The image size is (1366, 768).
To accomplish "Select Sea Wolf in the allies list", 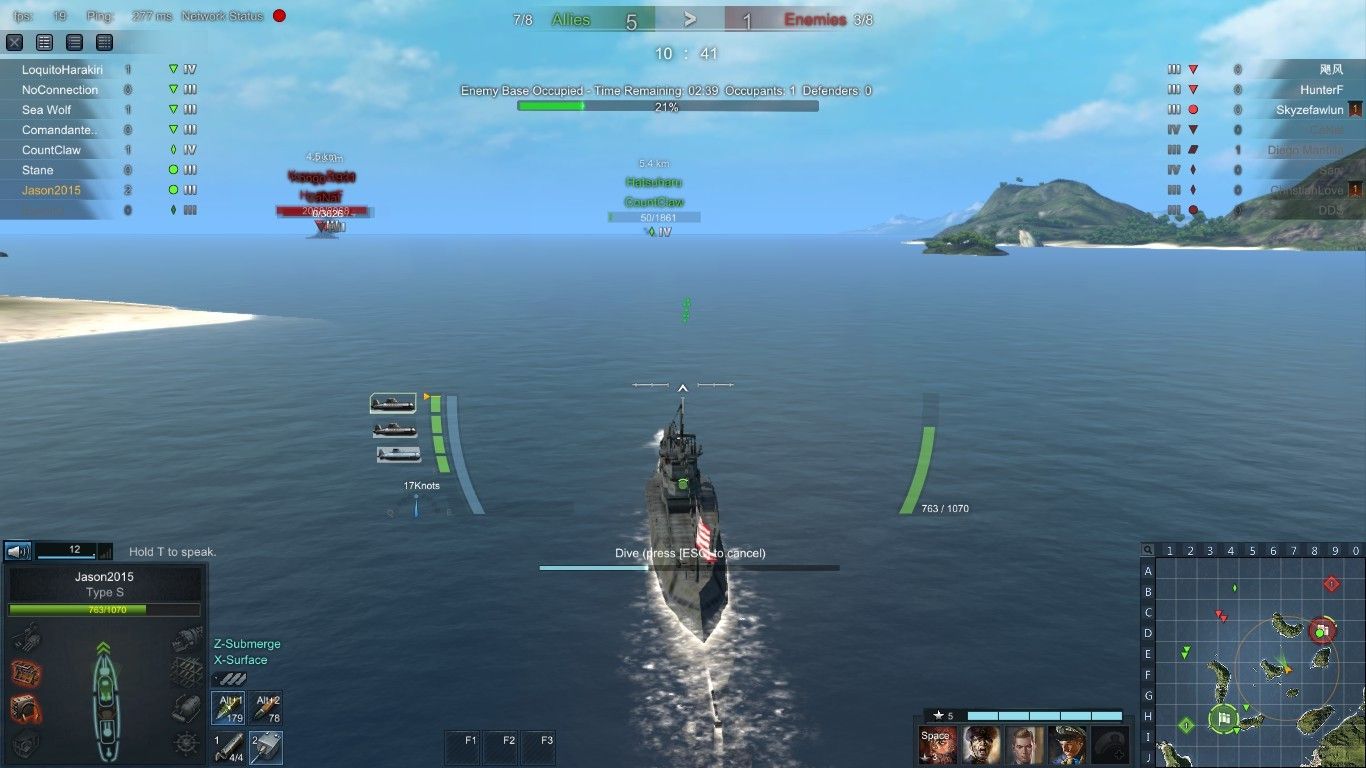I will coord(47,110).
